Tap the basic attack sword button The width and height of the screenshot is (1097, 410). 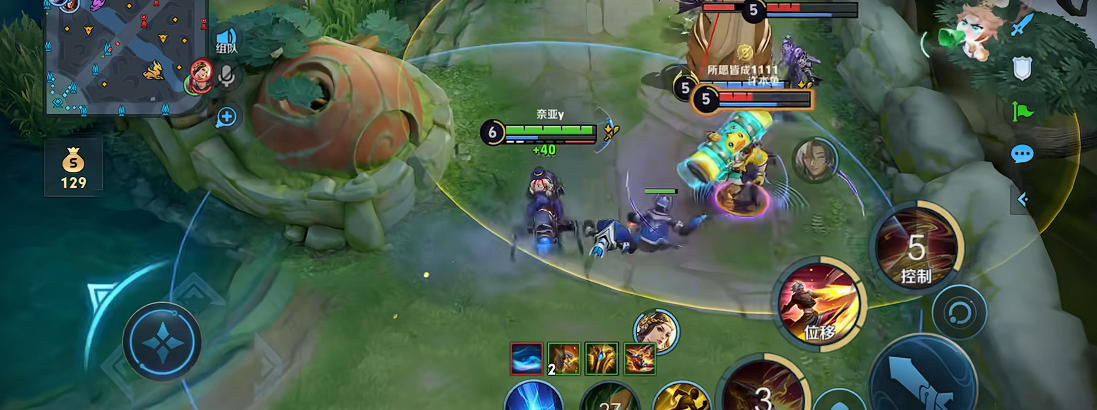(x=922, y=375)
